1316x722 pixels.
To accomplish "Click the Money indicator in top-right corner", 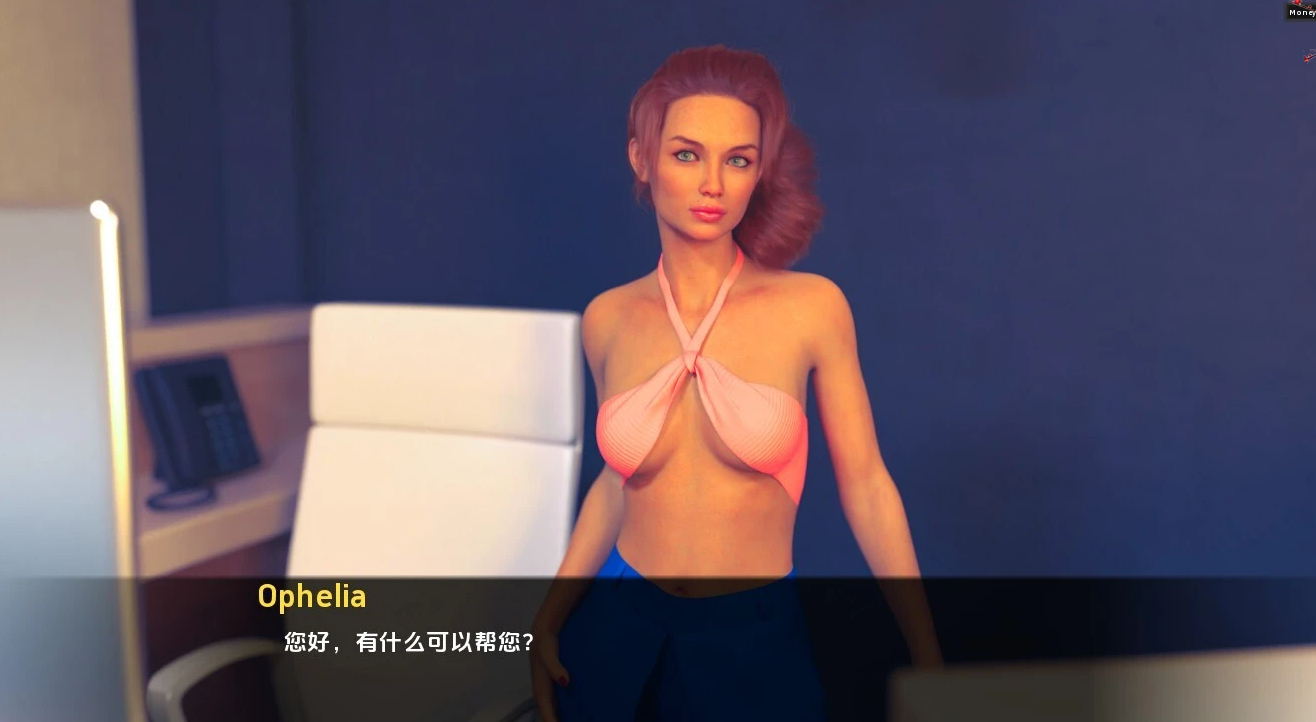I will (1299, 13).
